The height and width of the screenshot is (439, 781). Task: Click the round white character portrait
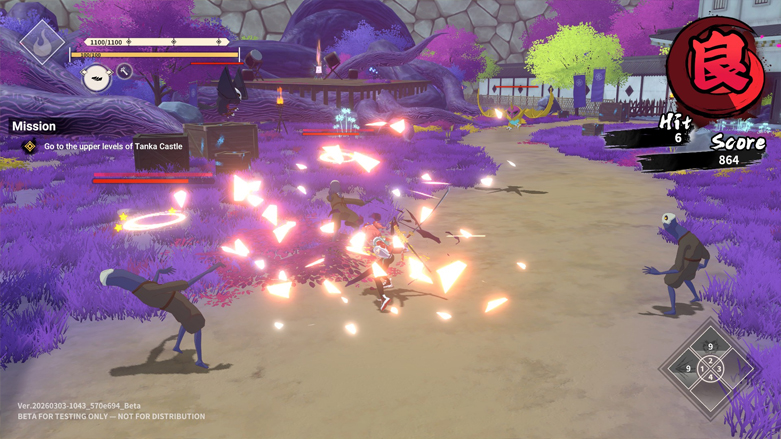click(96, 77)
